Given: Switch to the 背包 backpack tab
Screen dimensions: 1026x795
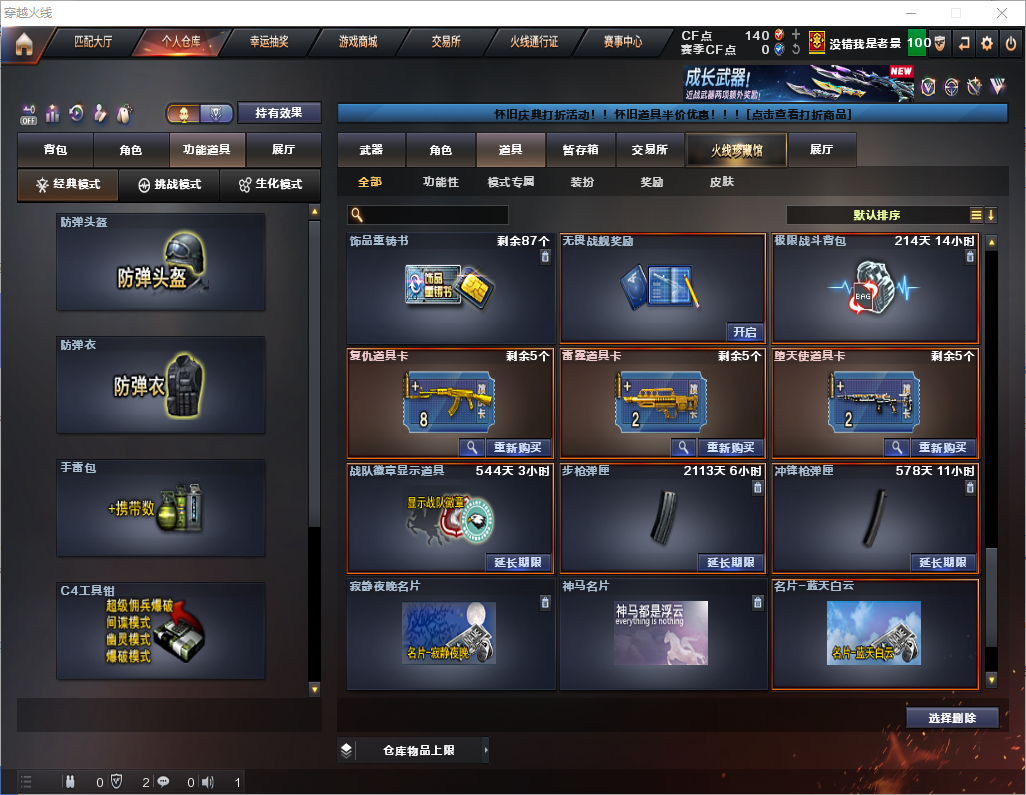Looking at the screenshot, I should click(x=55, y=150).
